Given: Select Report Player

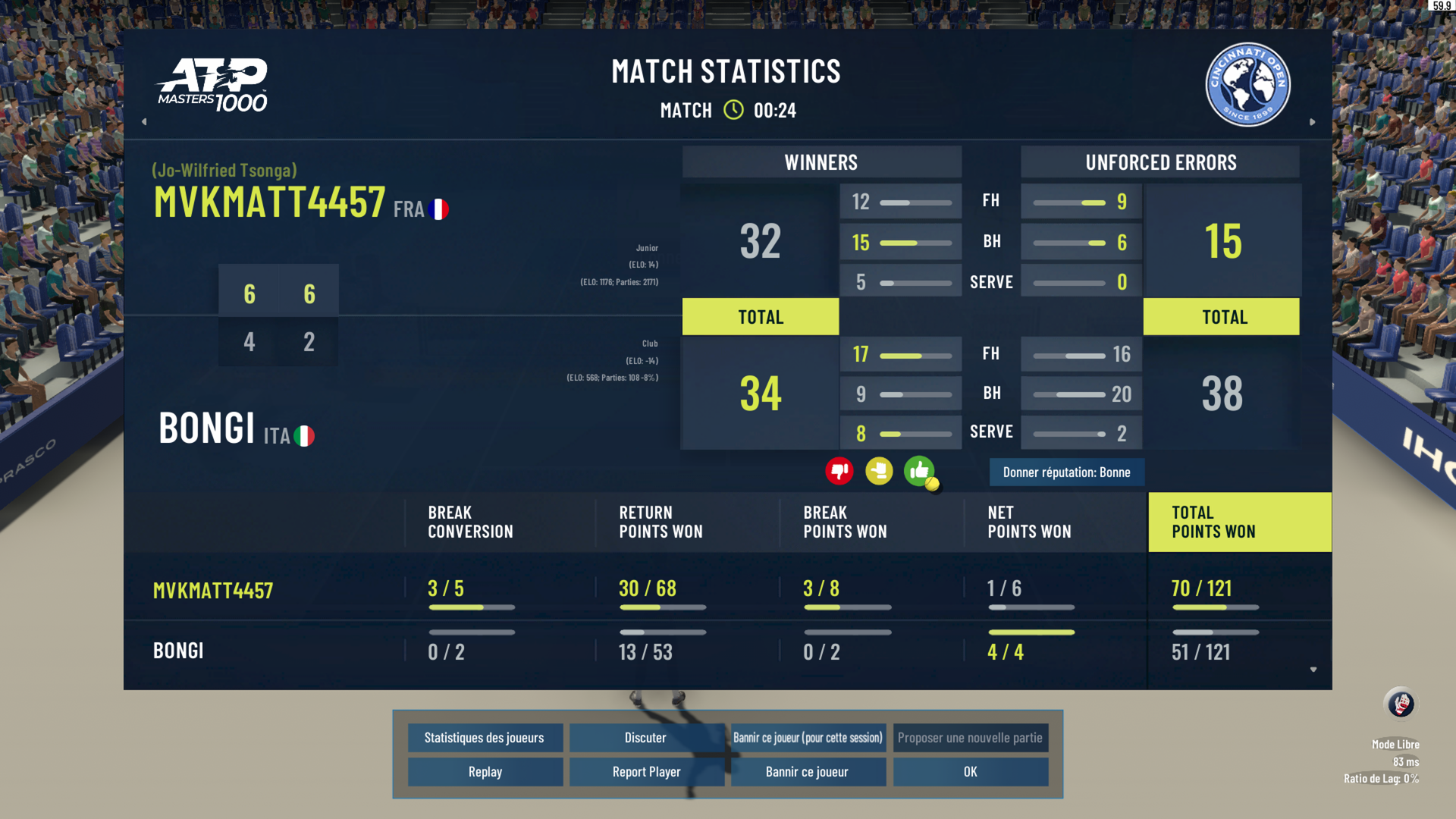Looking at the screenshot, I should 646,772.
